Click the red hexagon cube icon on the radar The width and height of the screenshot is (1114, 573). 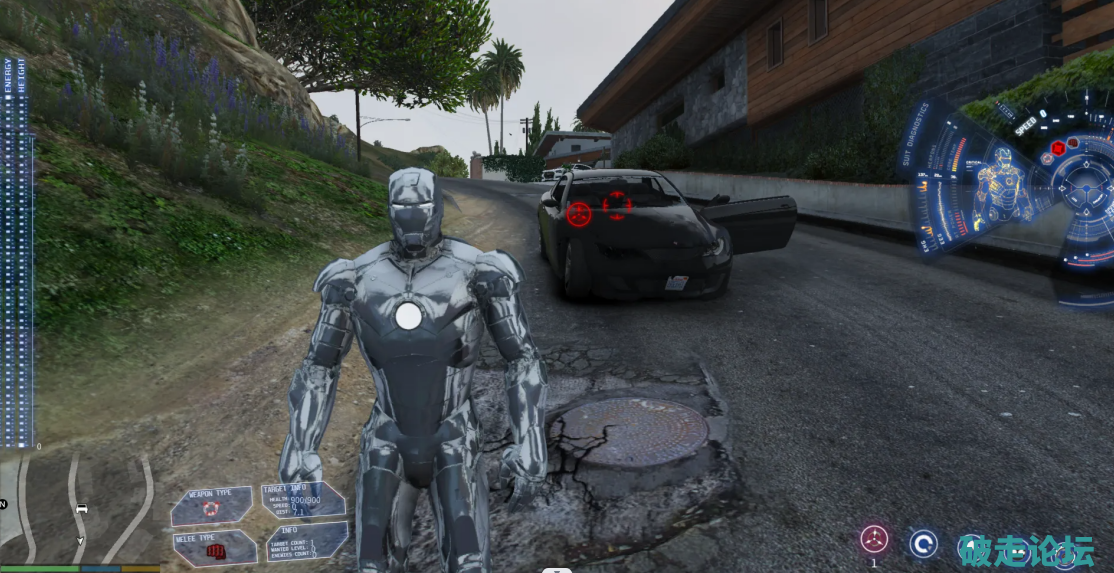[x=1057, y=149]
